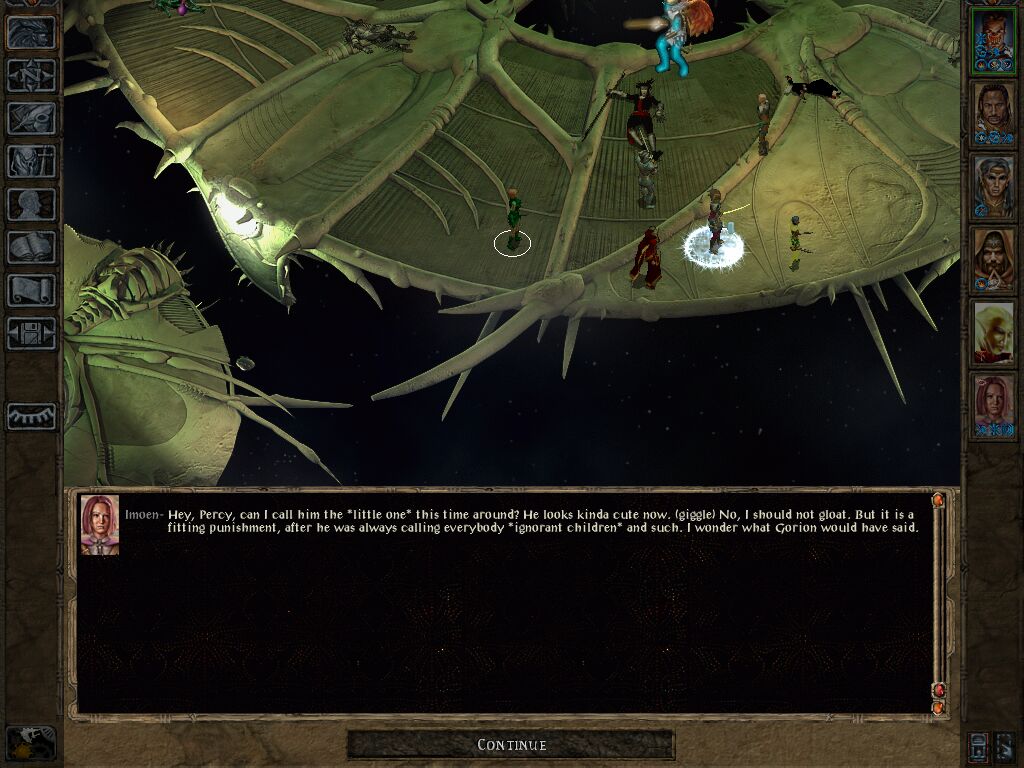The width and height of the screenshot is (1024, 768).
Task: Select the pale blonde elf portrait
Action: click(994, 333)
